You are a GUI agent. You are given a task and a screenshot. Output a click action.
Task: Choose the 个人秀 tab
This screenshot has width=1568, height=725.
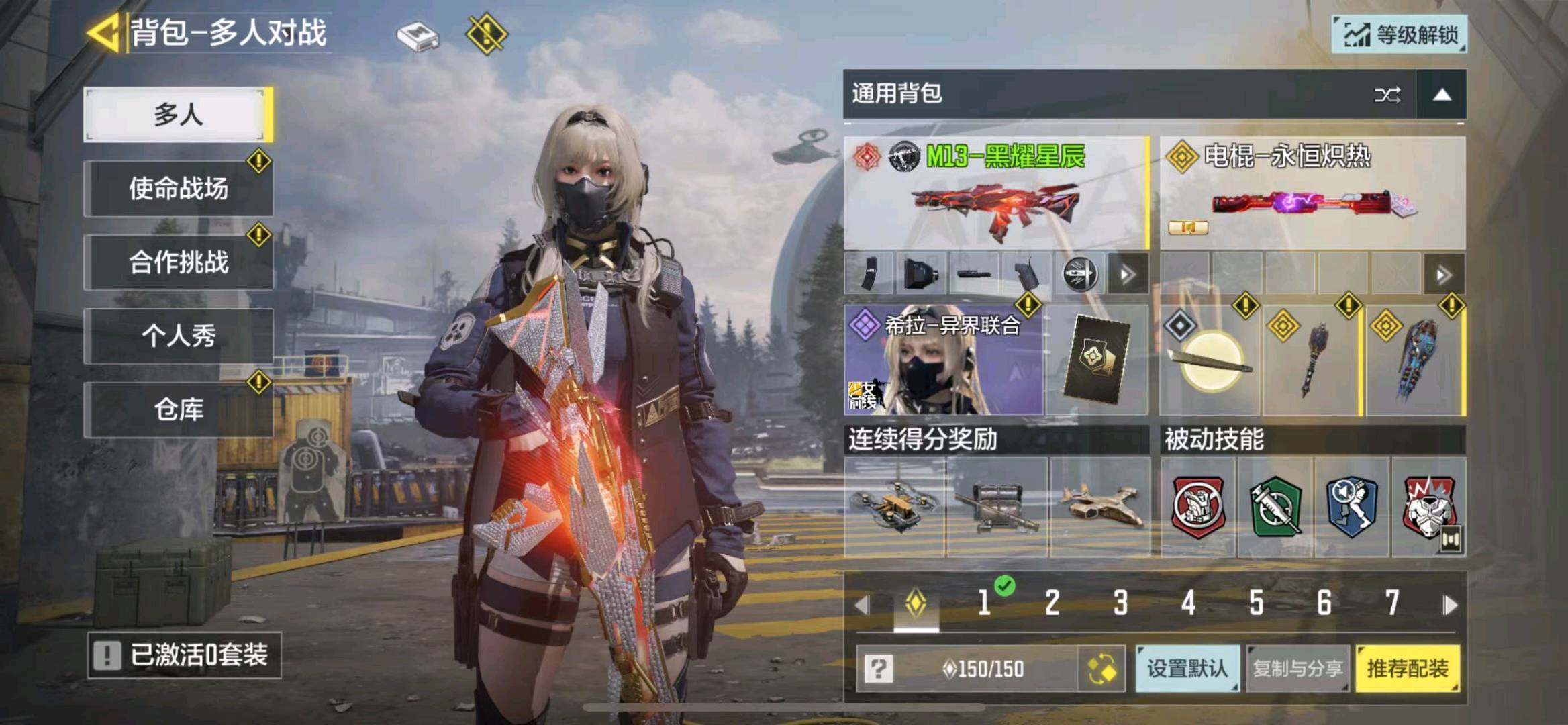(178, 336)
